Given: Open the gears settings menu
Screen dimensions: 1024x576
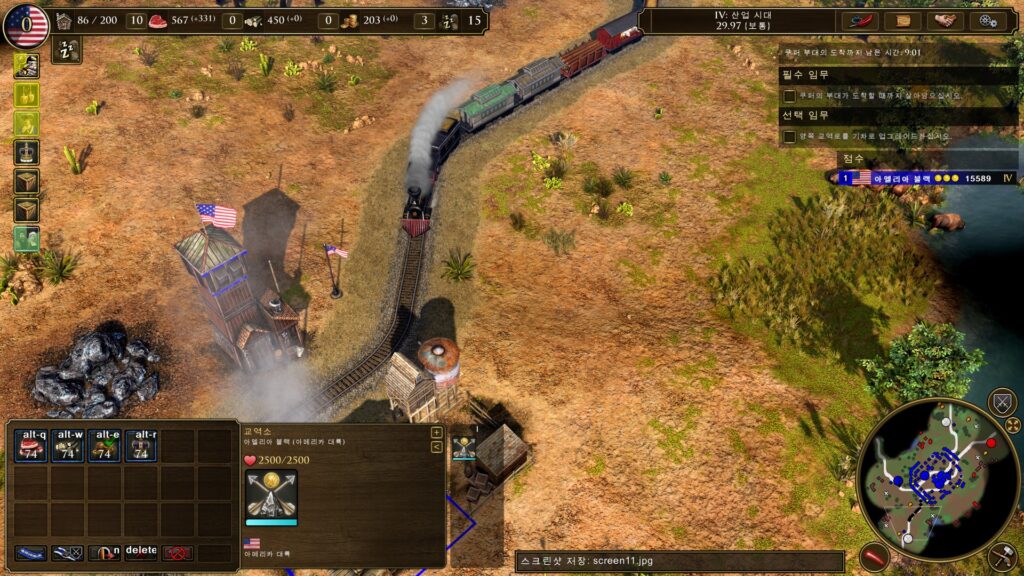Looking at the screenshot, I should click(x=988, y=20).
